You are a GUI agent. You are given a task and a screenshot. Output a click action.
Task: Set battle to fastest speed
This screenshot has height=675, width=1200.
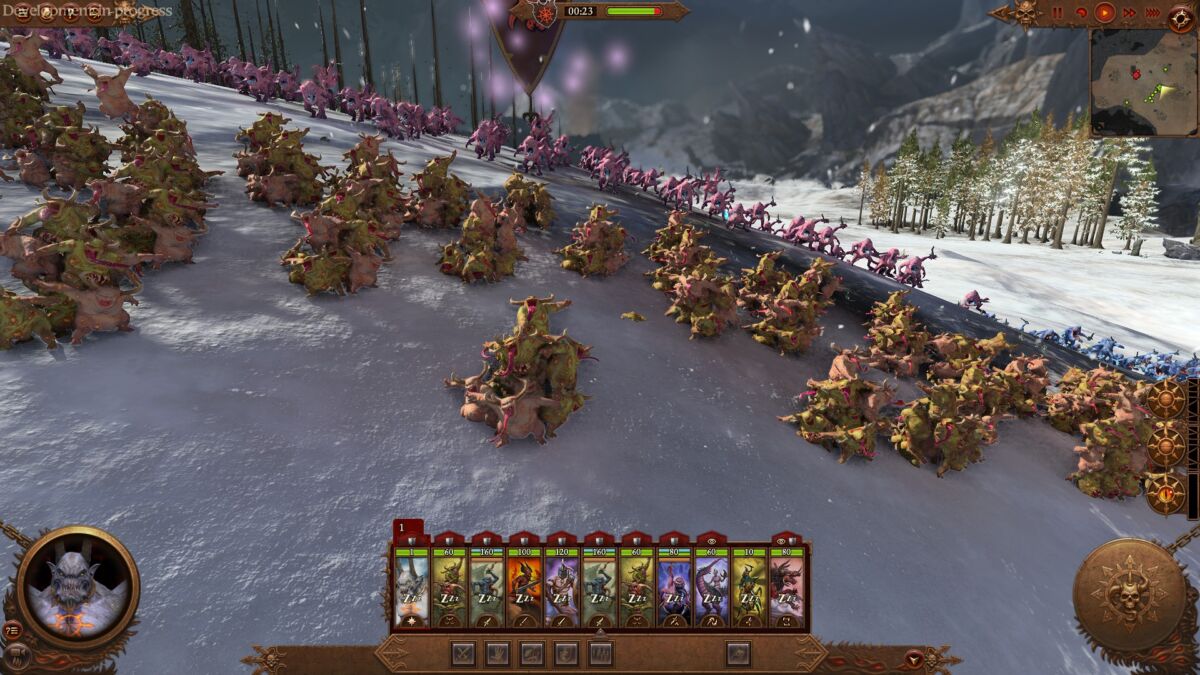1152,13
